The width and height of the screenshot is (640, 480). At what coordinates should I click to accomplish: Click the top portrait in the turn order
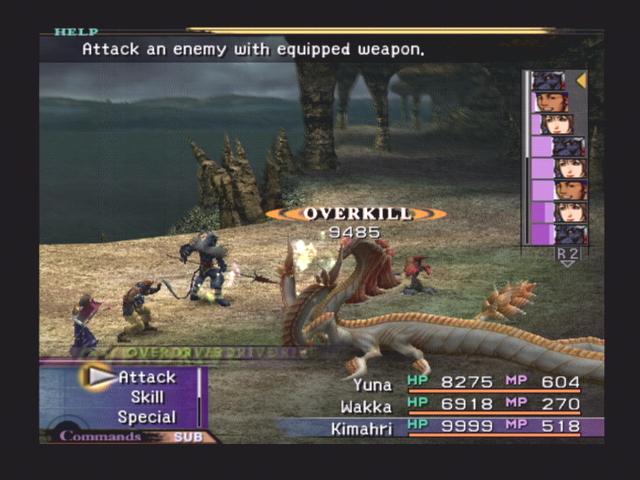(549, 81)
